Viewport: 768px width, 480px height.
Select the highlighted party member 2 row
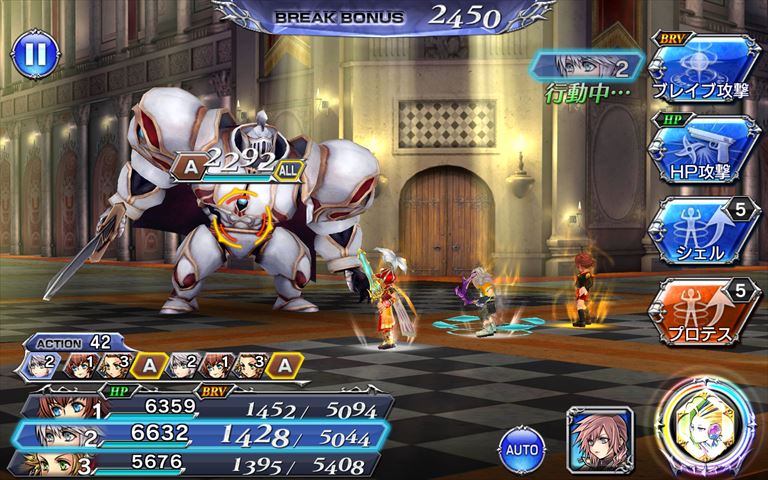[x=200, y=436]
